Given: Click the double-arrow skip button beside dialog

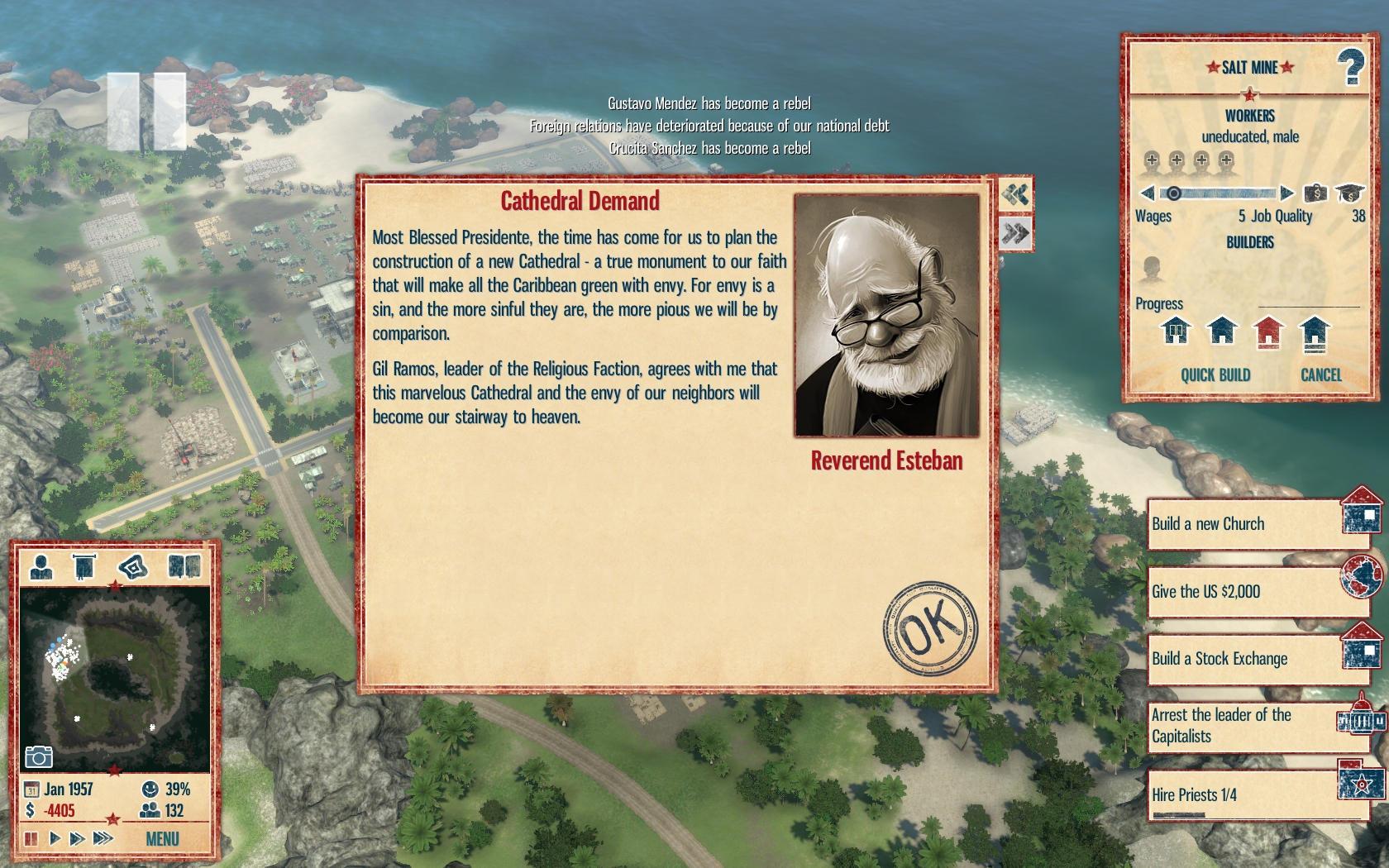Looking at the screenshot, I should (x=1015, y=234).
